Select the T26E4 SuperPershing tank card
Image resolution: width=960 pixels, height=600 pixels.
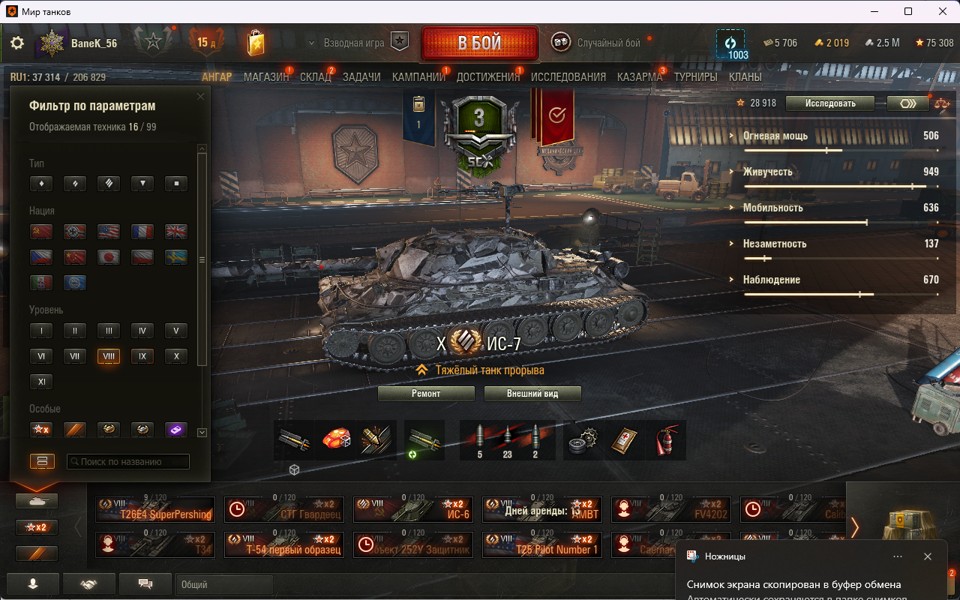pos(155,510)
